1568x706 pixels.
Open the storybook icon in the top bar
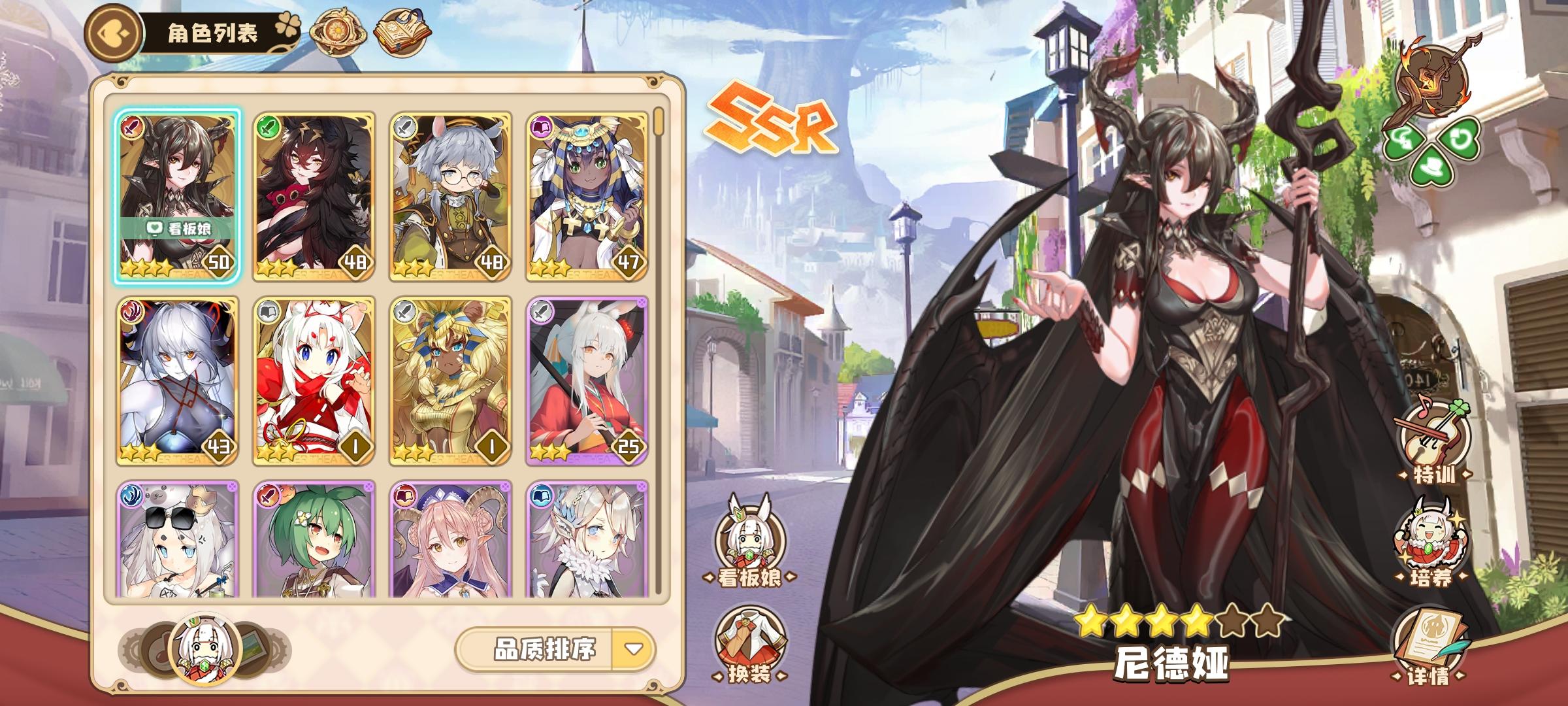404,31
